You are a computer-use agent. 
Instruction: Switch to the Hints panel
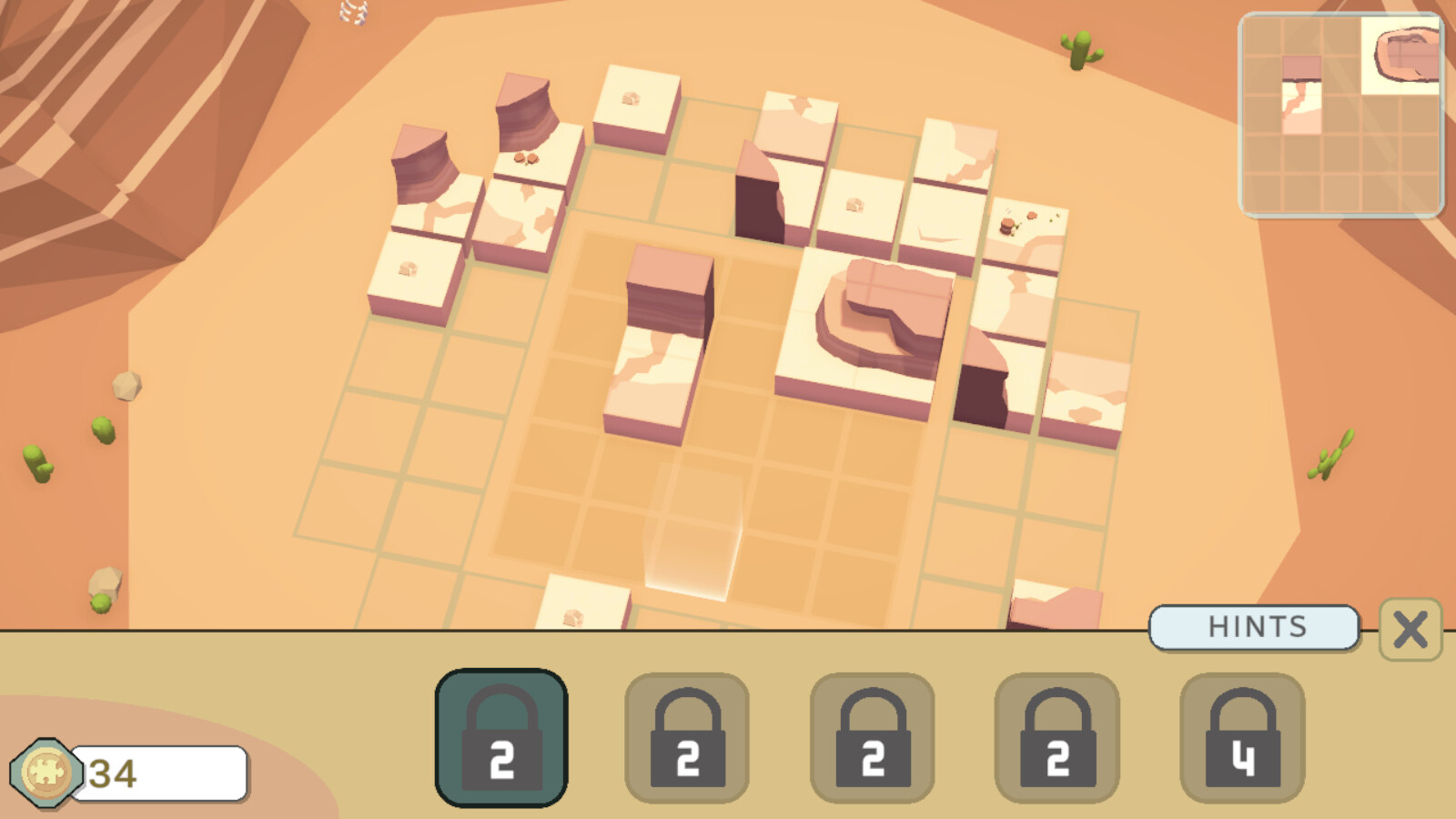(1256, 626)
